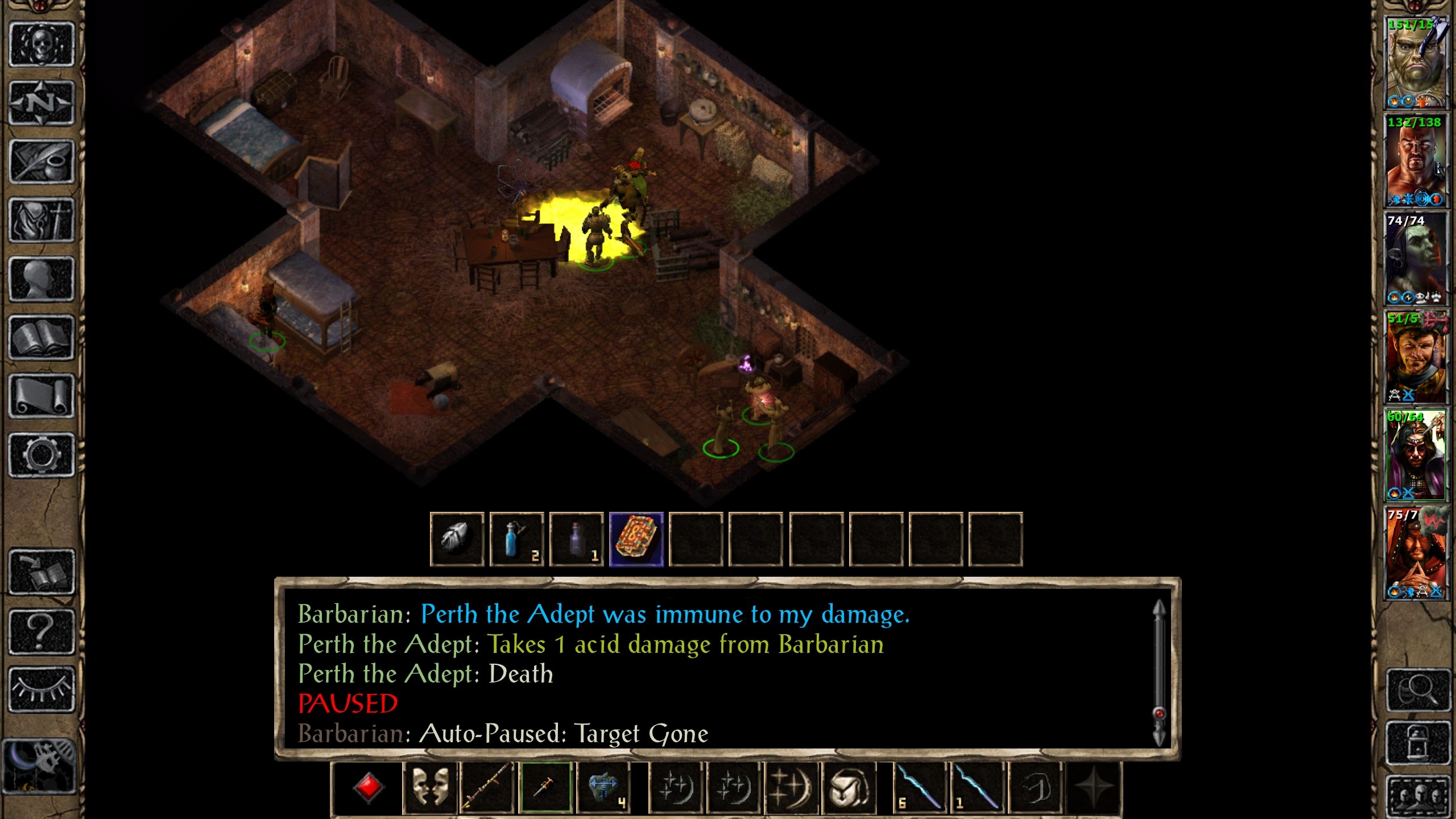Select the dart weapon slot
Viewport: 1456px width, 819px height.
(546, 788)
